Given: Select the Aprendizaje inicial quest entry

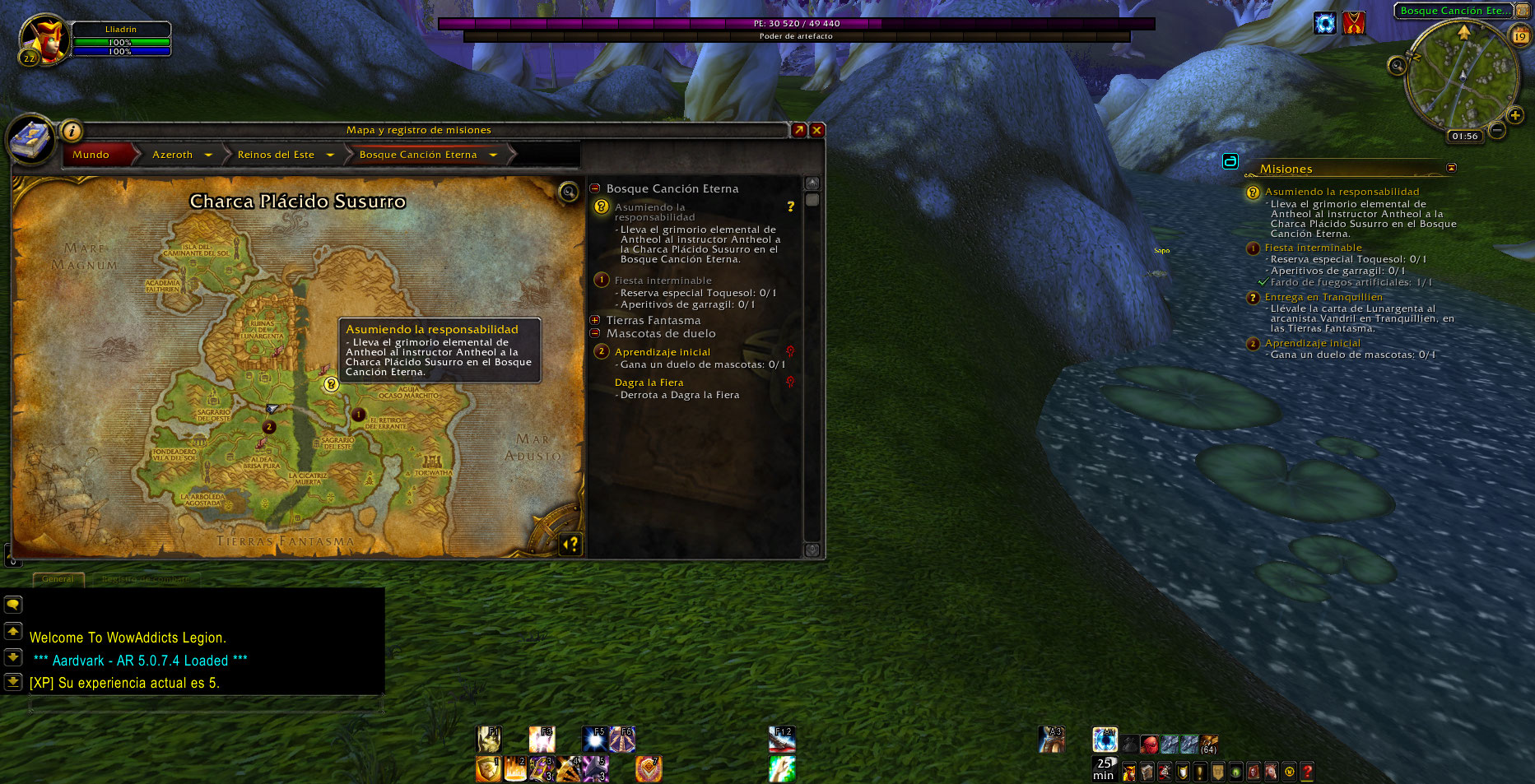Looking at the screenshot, I should (662, 352).
